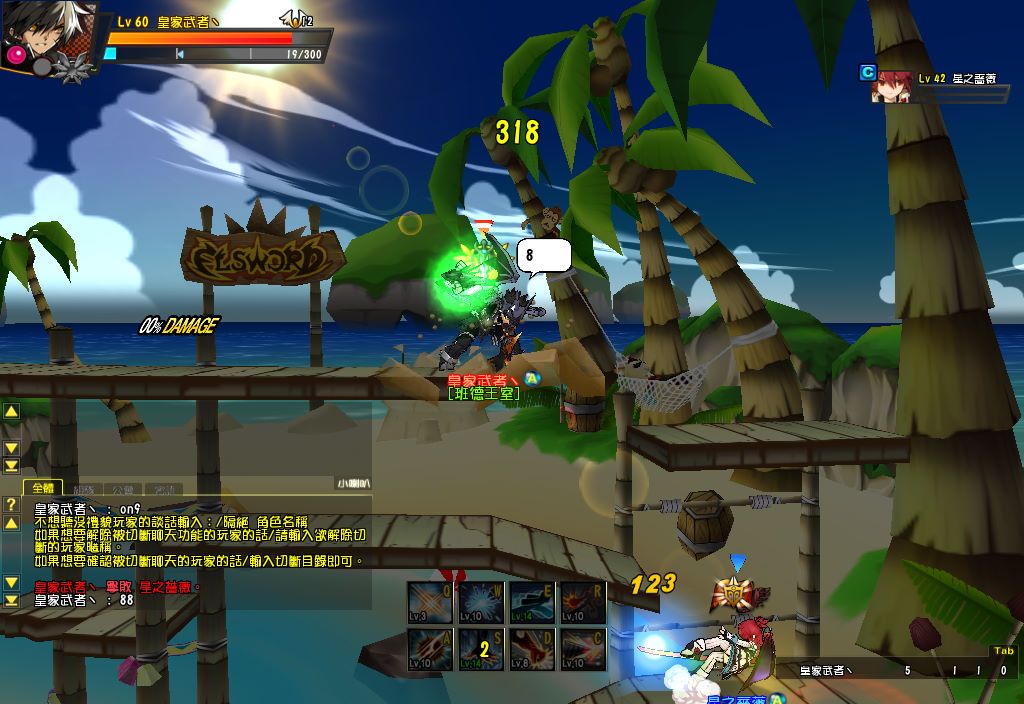This screenshot has height=704, width=1024.
Task: Activate the A skill slot
Action: [432, 650]
